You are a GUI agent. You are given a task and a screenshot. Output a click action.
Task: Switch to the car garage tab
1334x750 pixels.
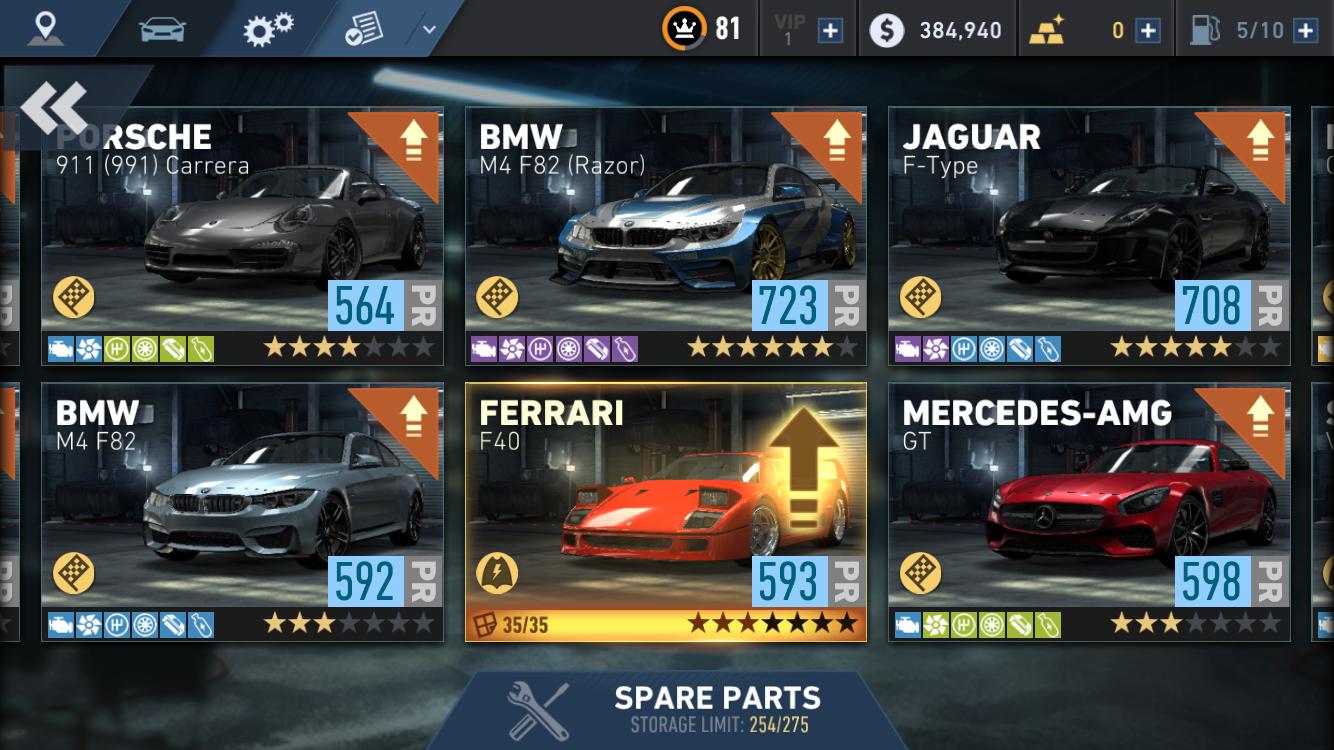[162, 29]
